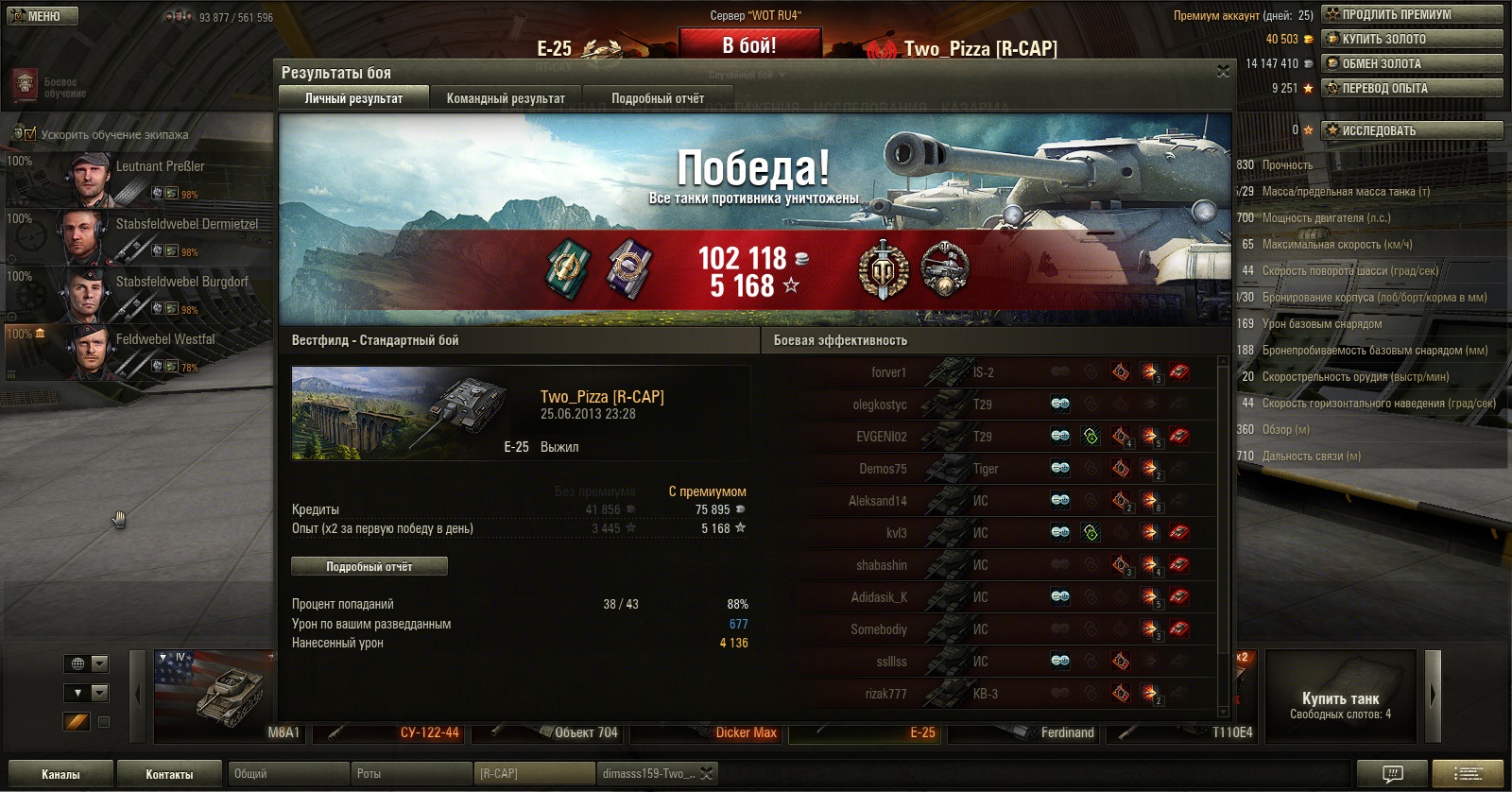Select the Объект 704 tank in carousel
The image size is (1512, 792).
[550, 732]
